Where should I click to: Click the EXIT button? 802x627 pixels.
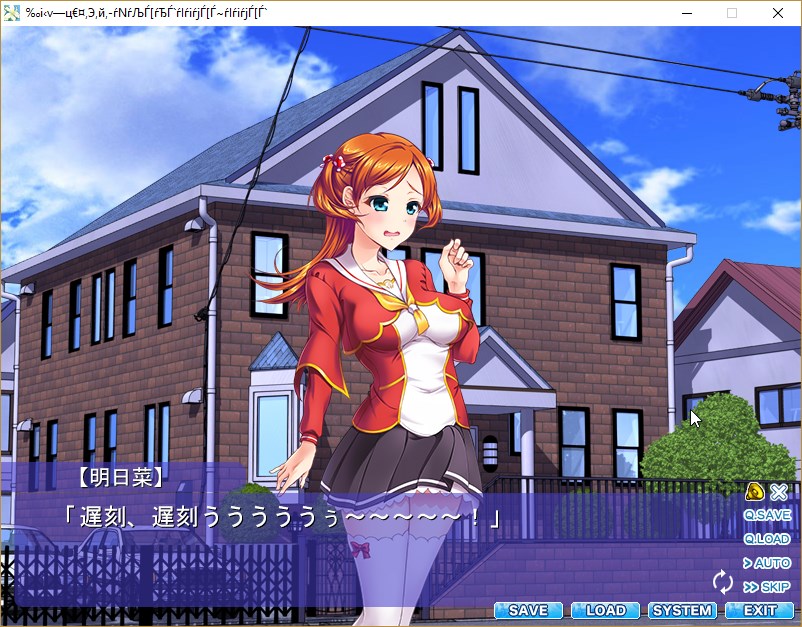coord(760,610)
